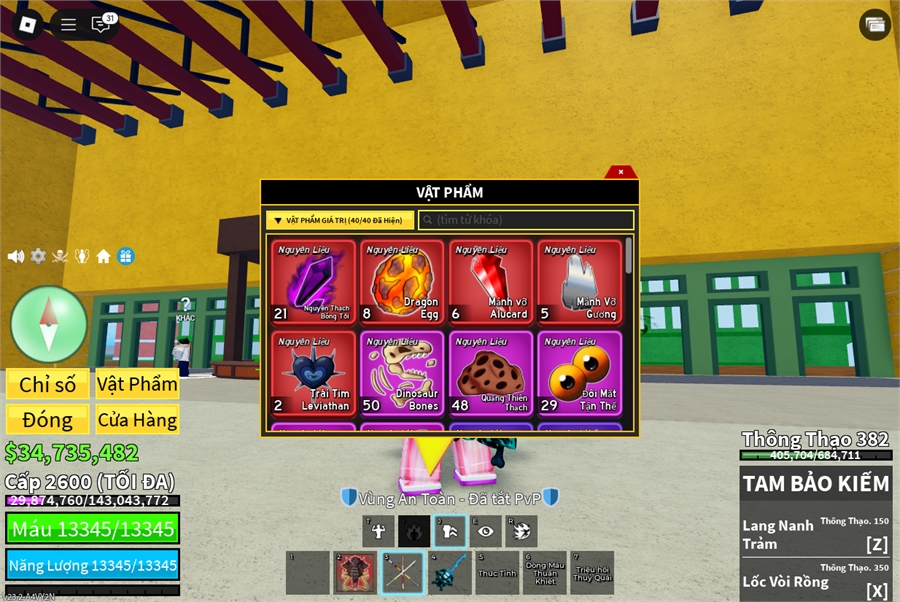This screenshot has width=900, height=602.
Task: Open the Vật Phẩm Giá Trị filter dropdown
Action: (340, 220)
